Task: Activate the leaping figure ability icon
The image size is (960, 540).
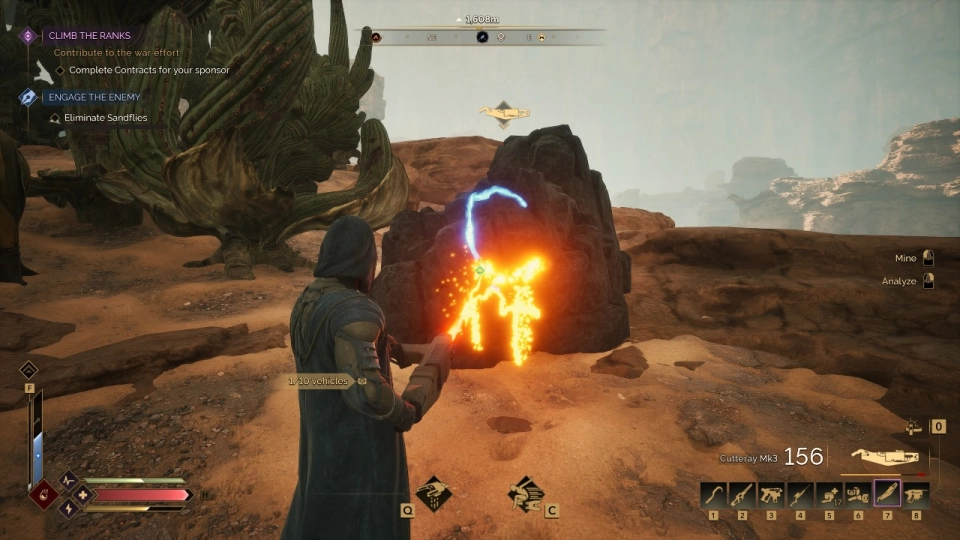Action: click(x=432, y=493)
